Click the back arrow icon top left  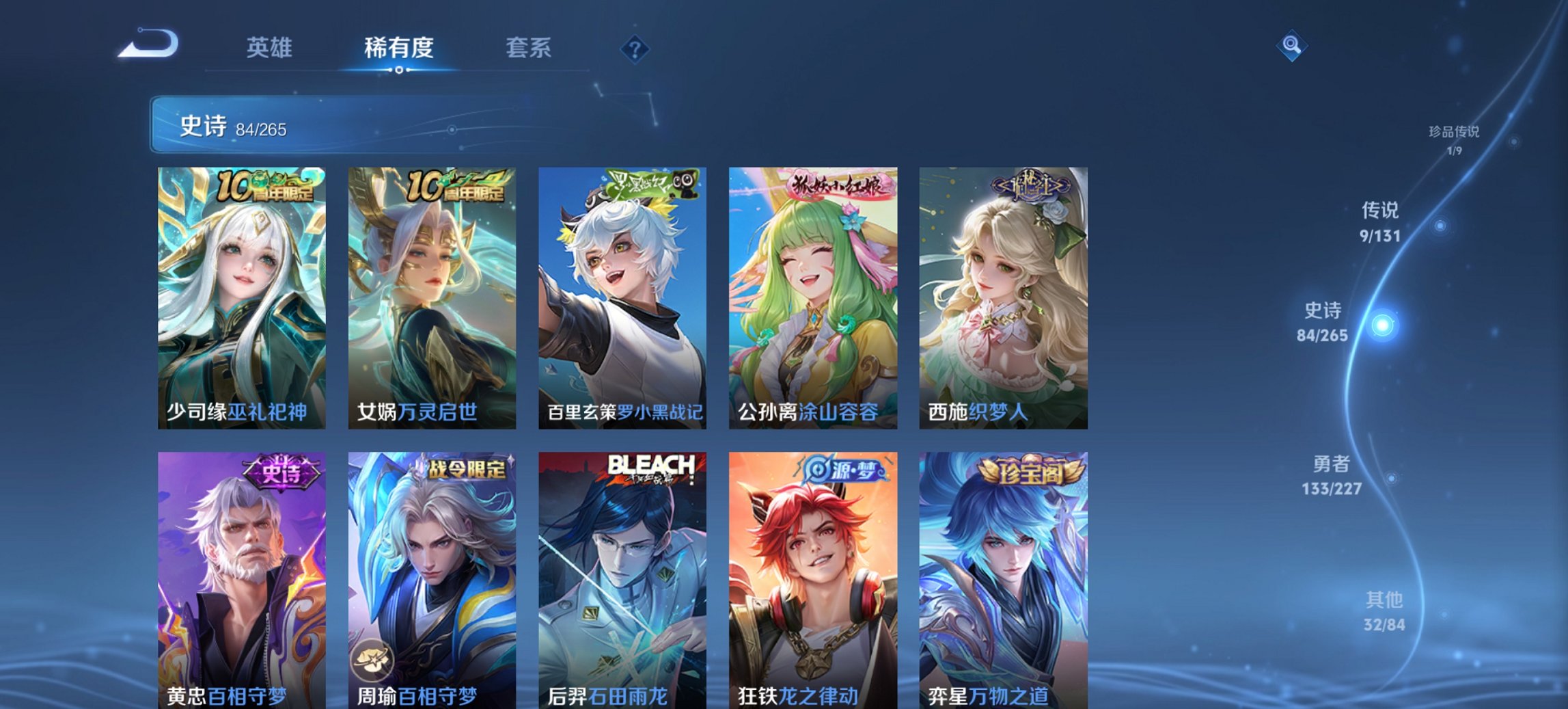[149, 42]
